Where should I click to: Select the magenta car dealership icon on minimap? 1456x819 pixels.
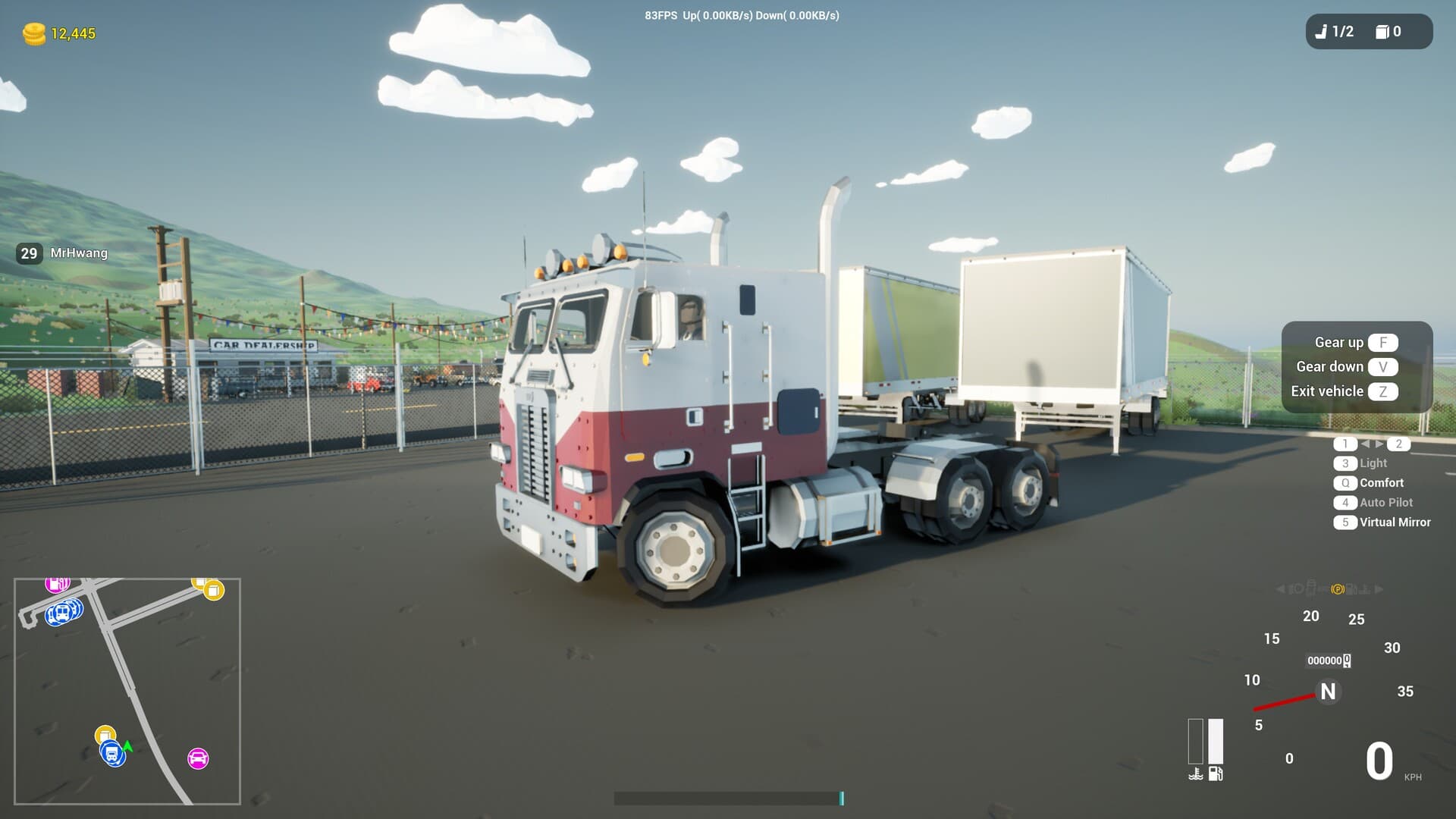(x=199, y=758)
